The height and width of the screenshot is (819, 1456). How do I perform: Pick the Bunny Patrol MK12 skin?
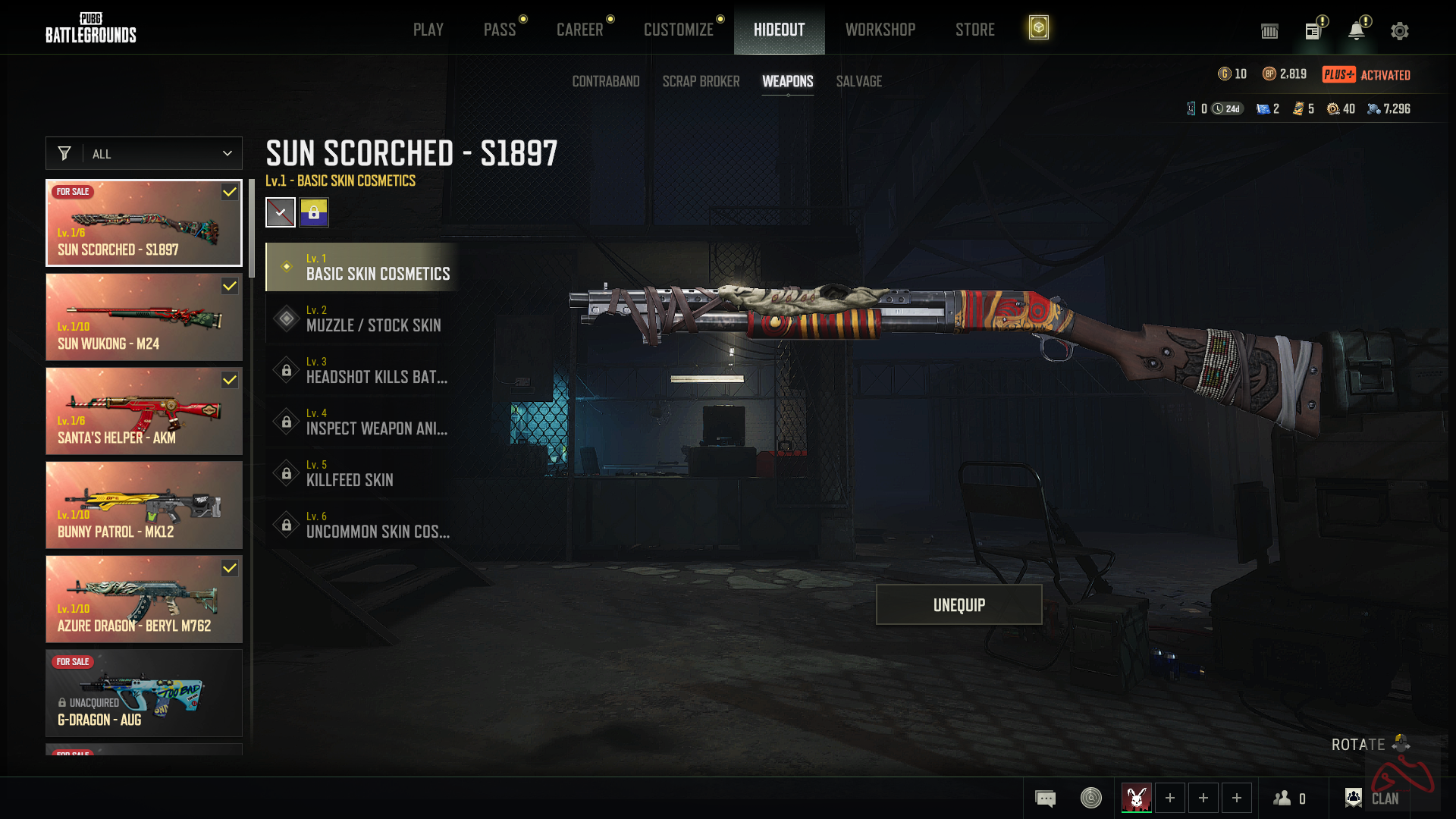click(144, 505)
